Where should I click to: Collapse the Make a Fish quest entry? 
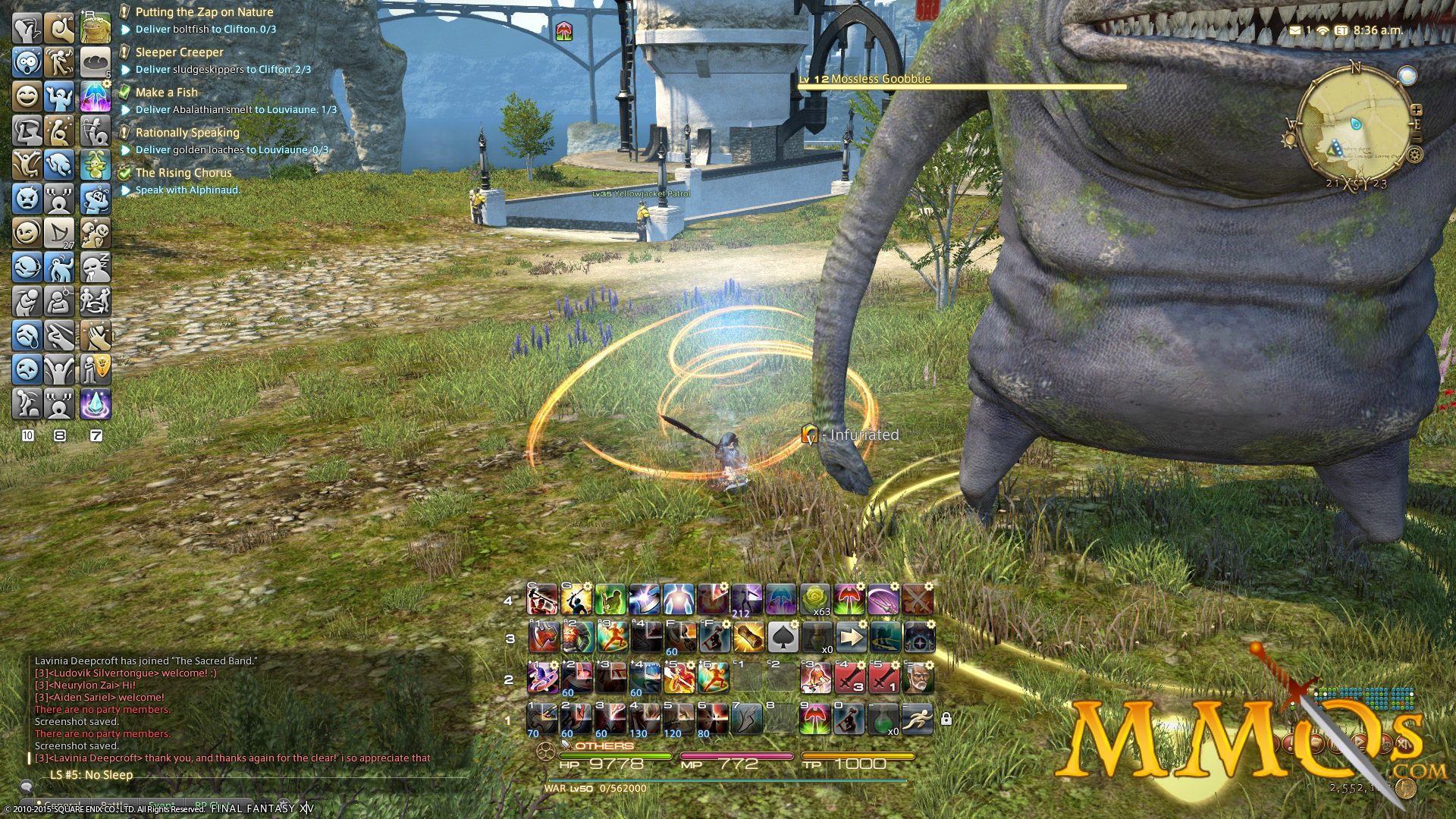coord(168,92)
